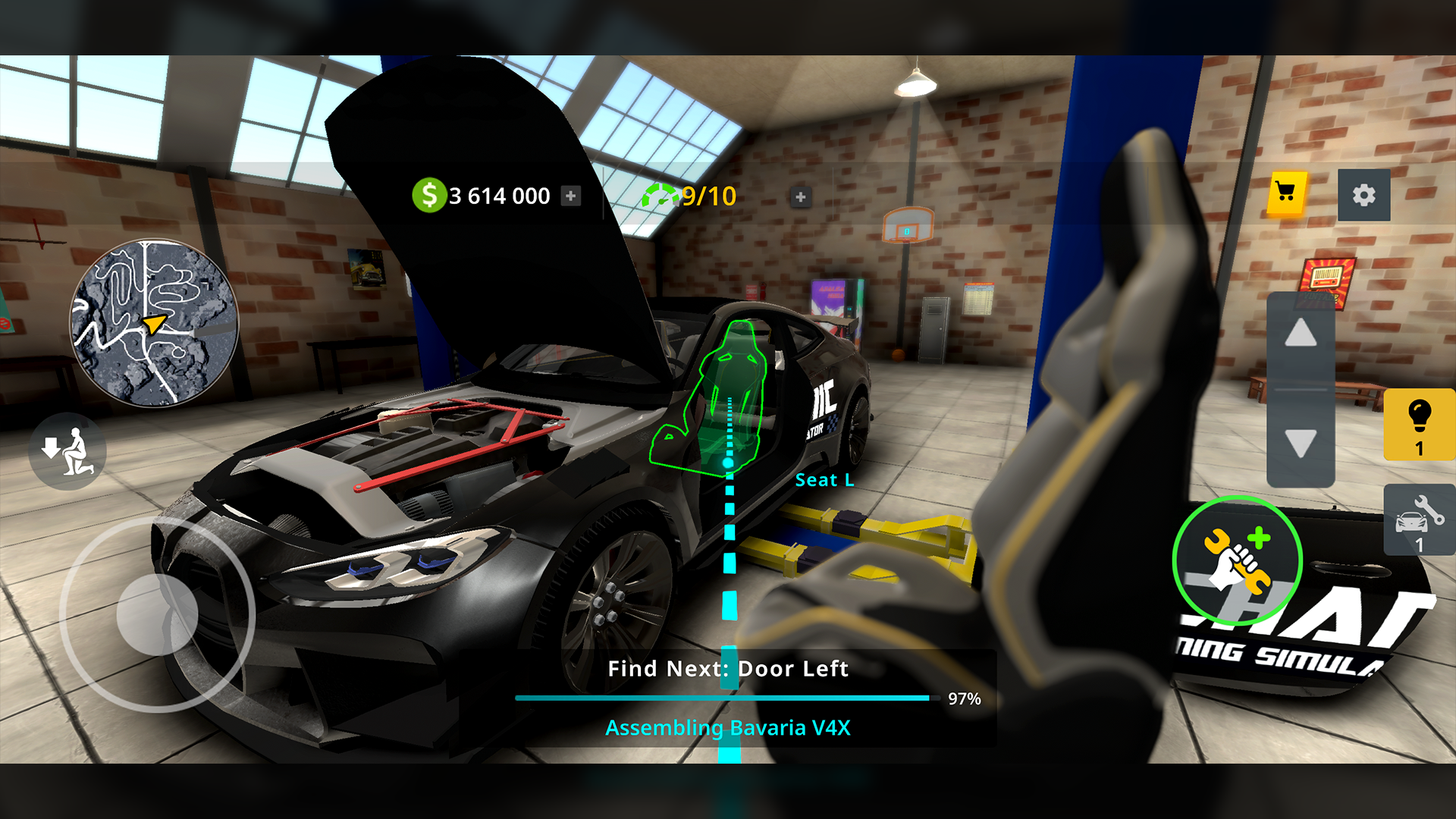Viewport: 1456px width, 819px height.
Task: Tap the Seat L part marker
Action: [x=825, y=480]
